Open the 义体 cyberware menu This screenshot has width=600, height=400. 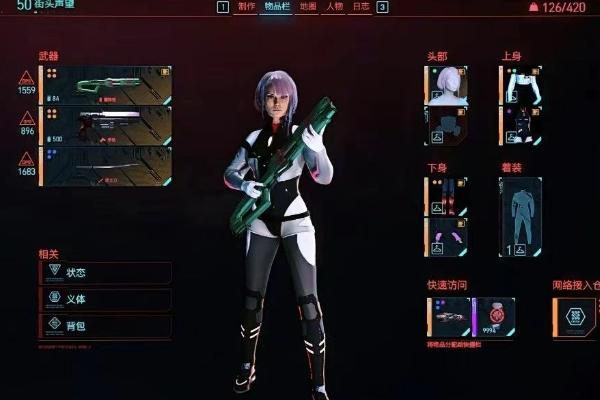point(104,298)
